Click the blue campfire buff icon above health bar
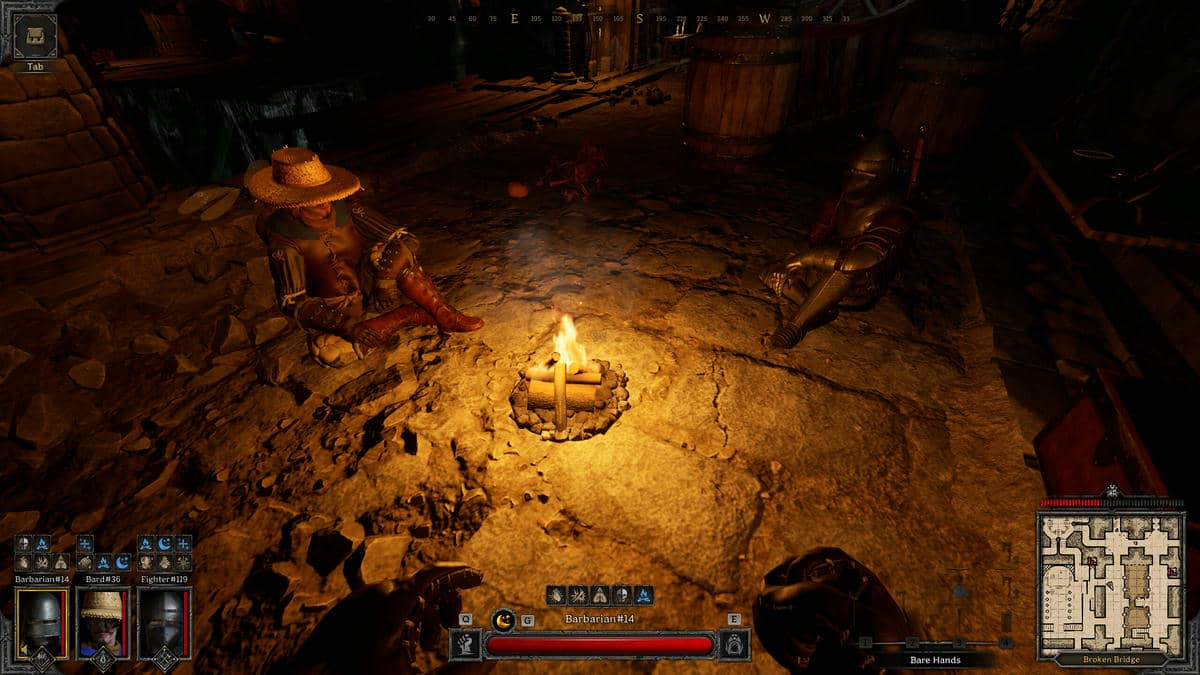 (643, 595)
